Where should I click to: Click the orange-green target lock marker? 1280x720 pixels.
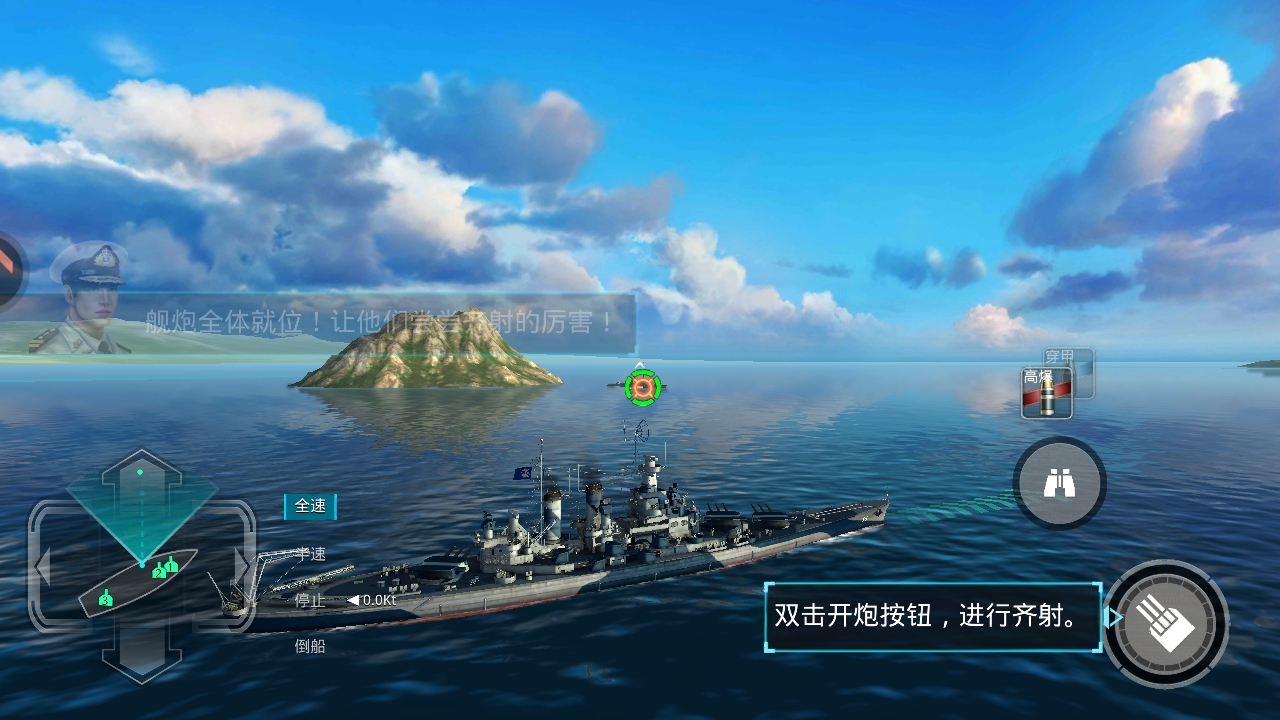[642, 387]
